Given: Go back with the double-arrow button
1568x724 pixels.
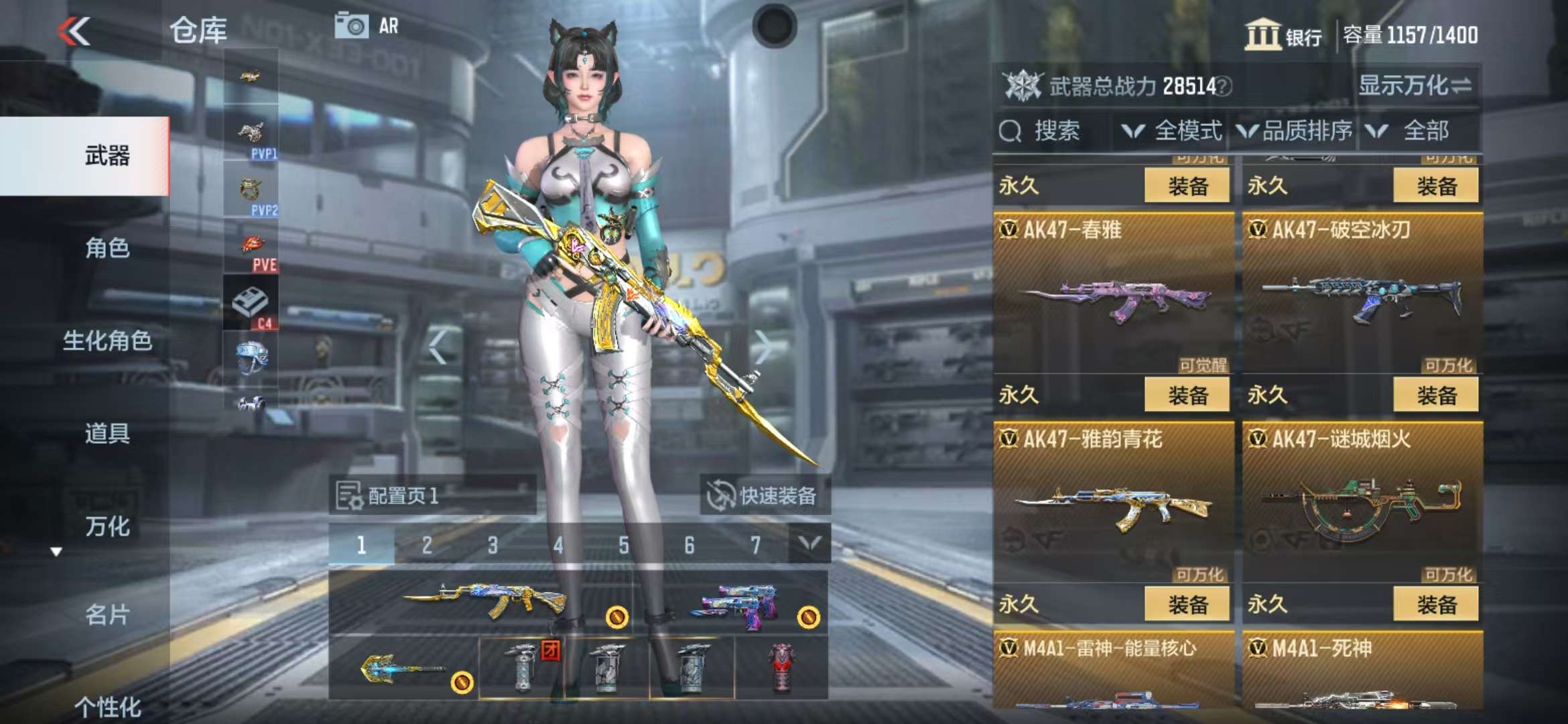Looking at the screenshot, I should coord(74,31).
